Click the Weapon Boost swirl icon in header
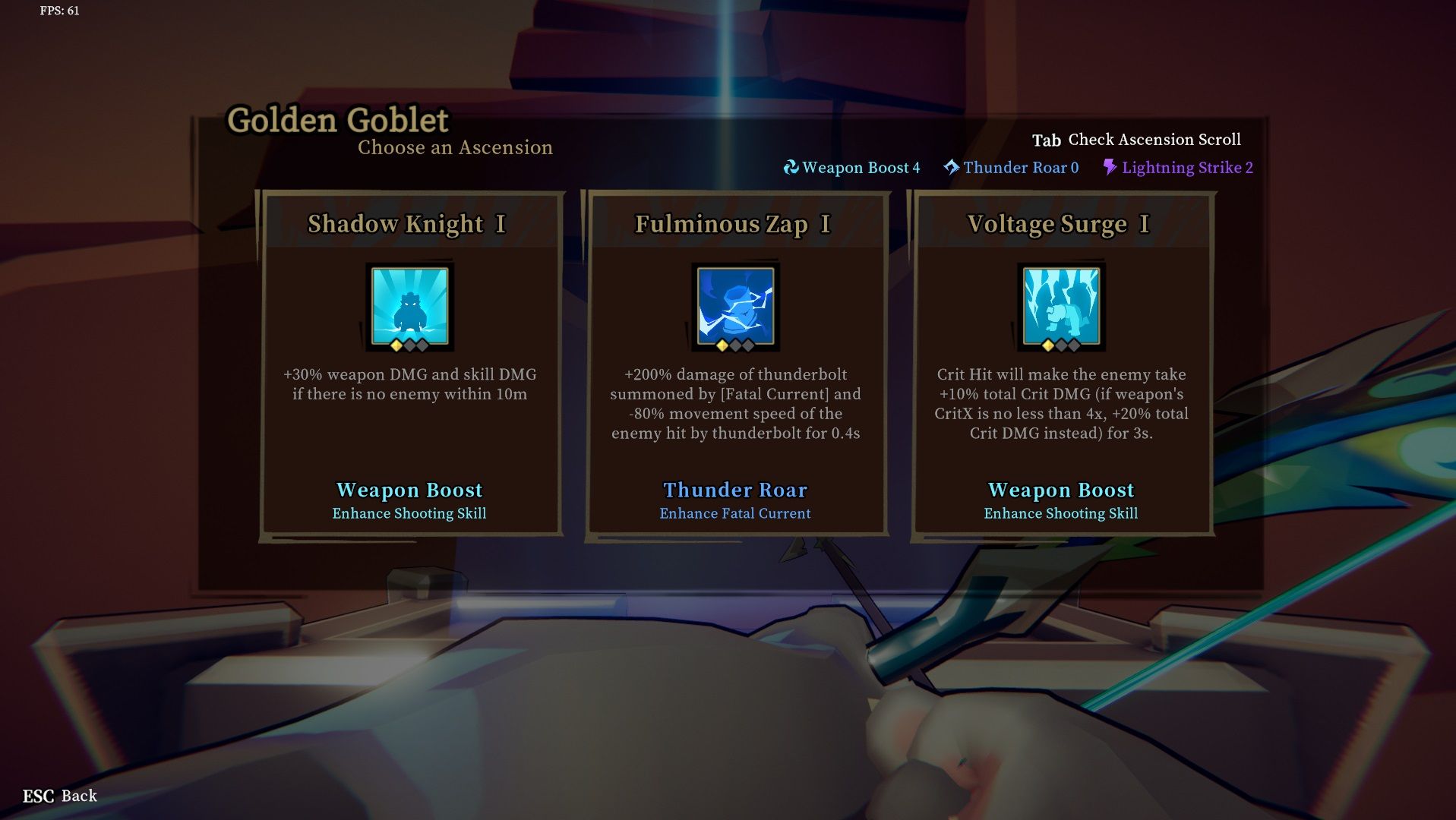1456x820 pixels. [791, 167]
